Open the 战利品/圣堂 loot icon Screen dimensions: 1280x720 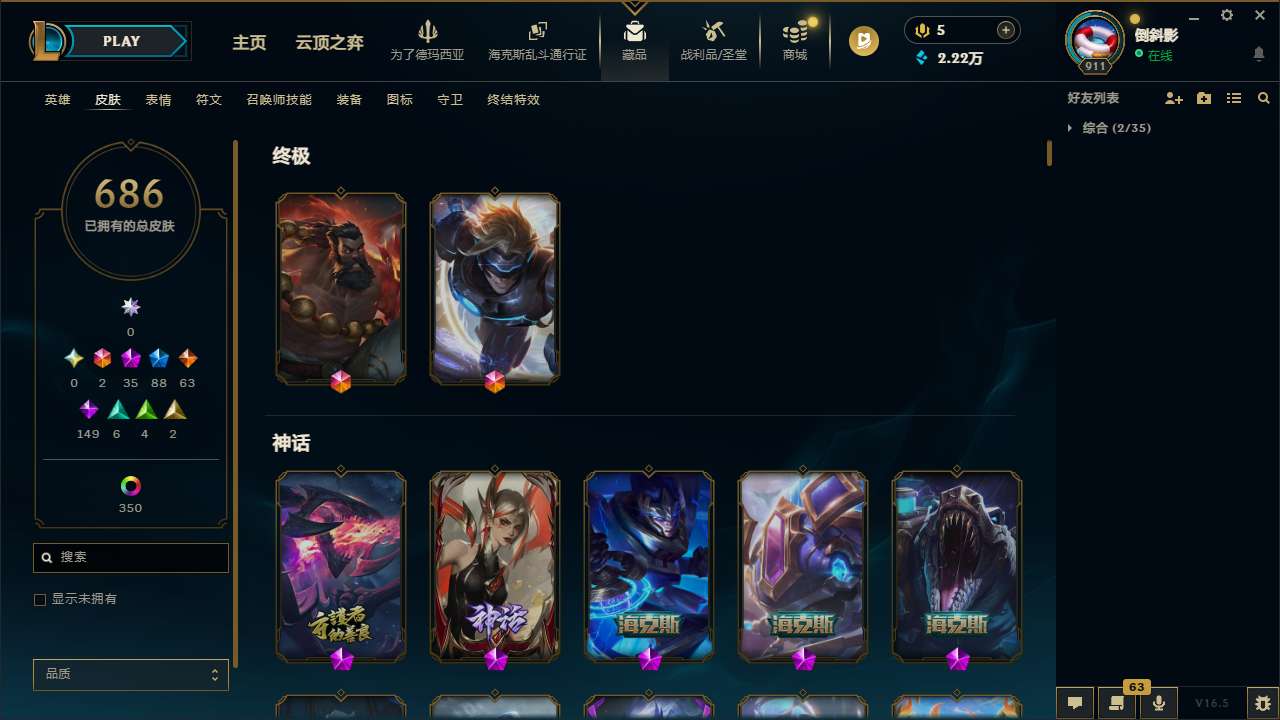[713, 40]
